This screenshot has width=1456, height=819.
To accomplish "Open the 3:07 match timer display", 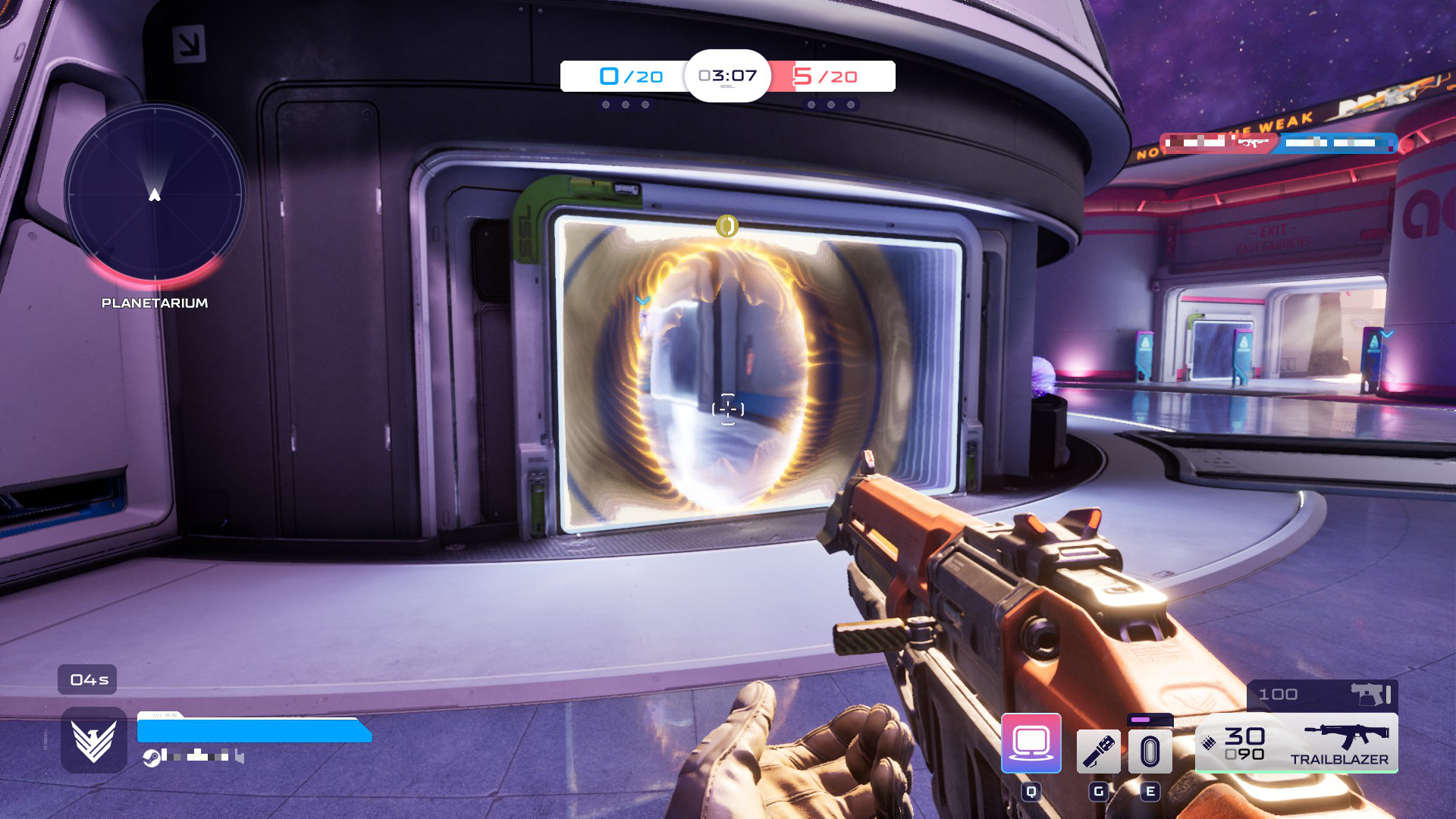I will pyautogui.click(x=728, y=76).
